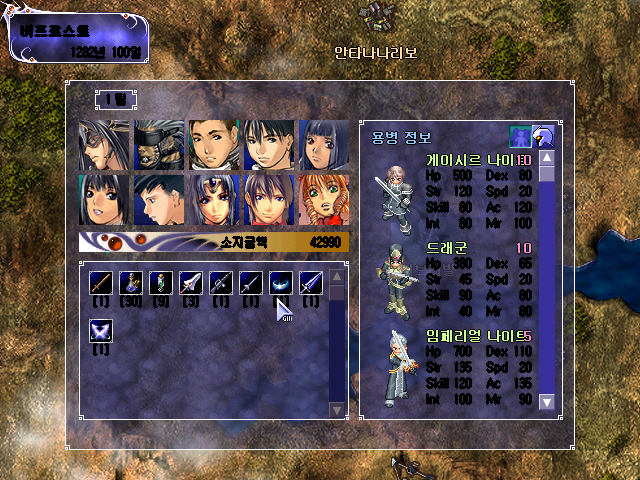Viewport: 640px width, 480px height.
Task: Choose the green vial stack of 9
Action: [x=160, y=283]
